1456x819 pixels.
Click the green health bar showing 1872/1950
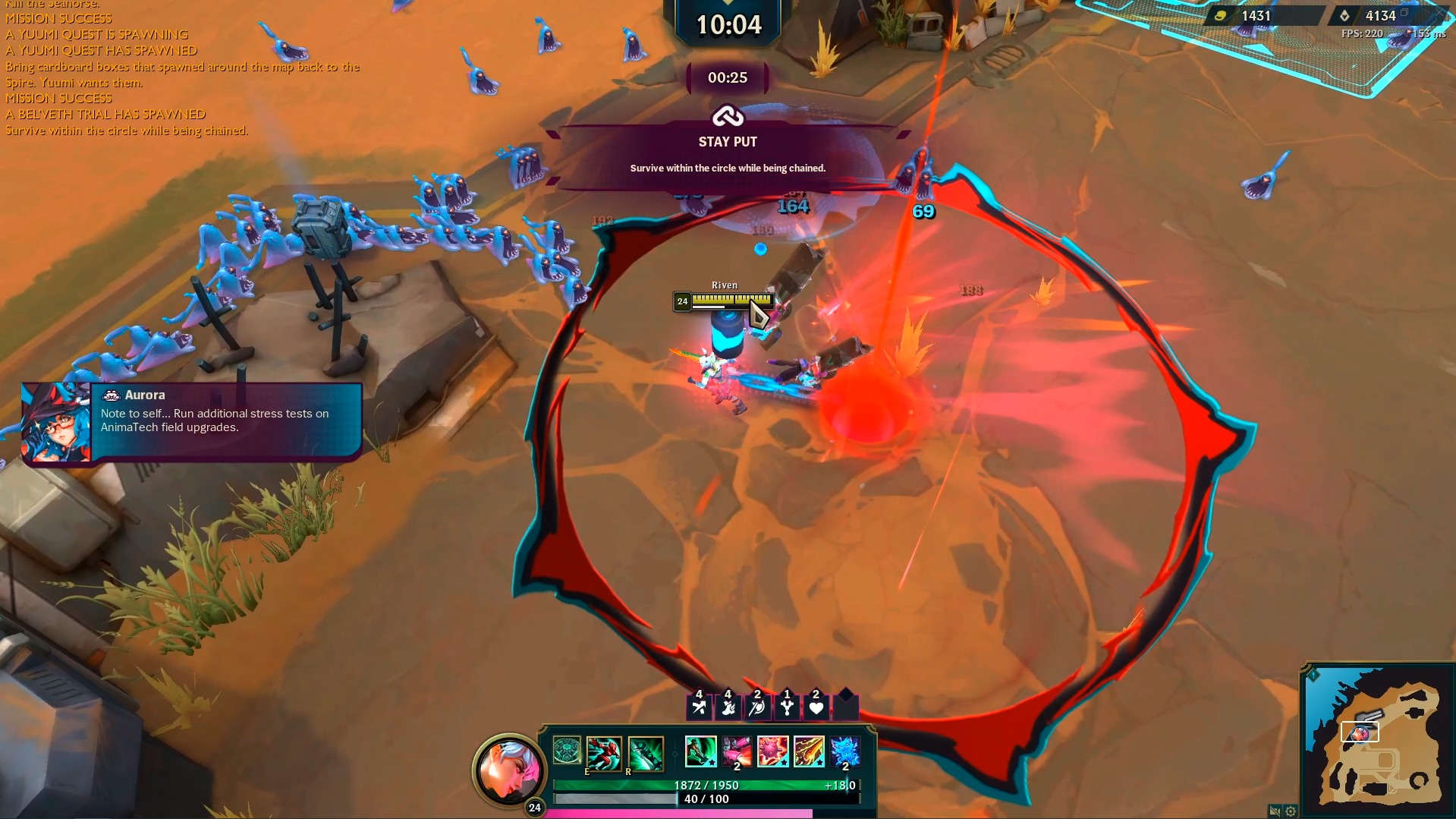[x=706, y=786]
